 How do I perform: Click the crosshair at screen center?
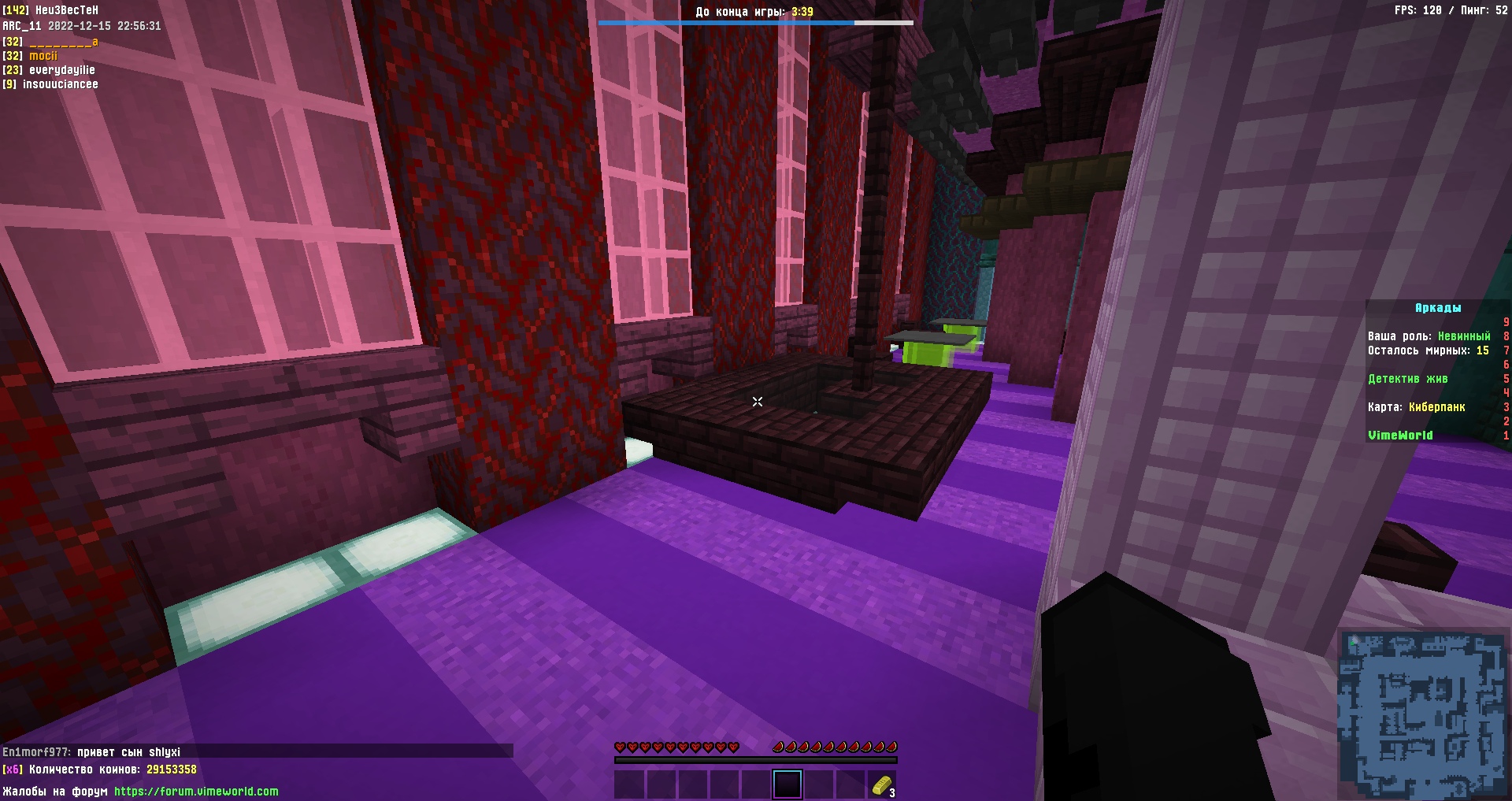pos(756,401)
